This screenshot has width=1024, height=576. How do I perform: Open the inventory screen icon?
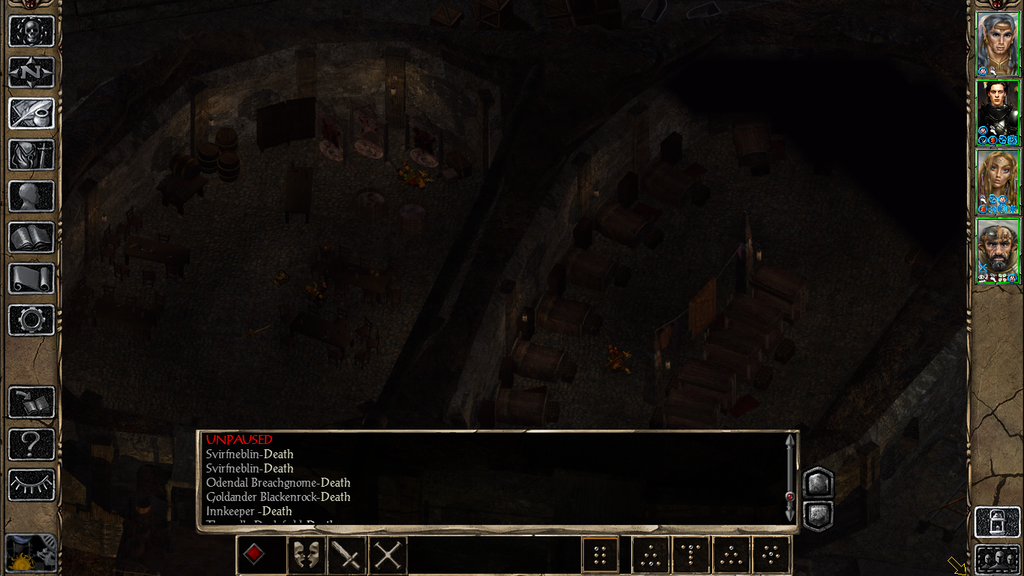click(x=31, y=155)
